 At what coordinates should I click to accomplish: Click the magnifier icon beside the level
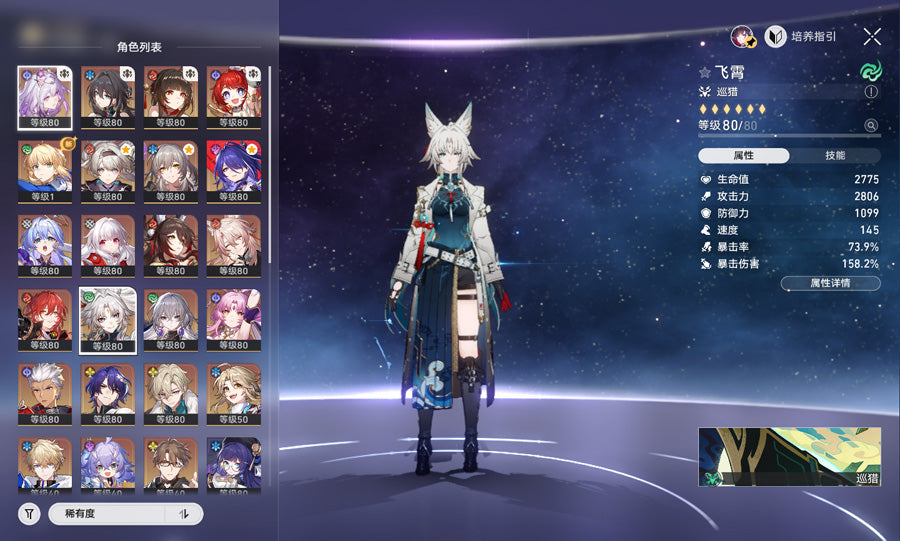[x=871, y=126]
